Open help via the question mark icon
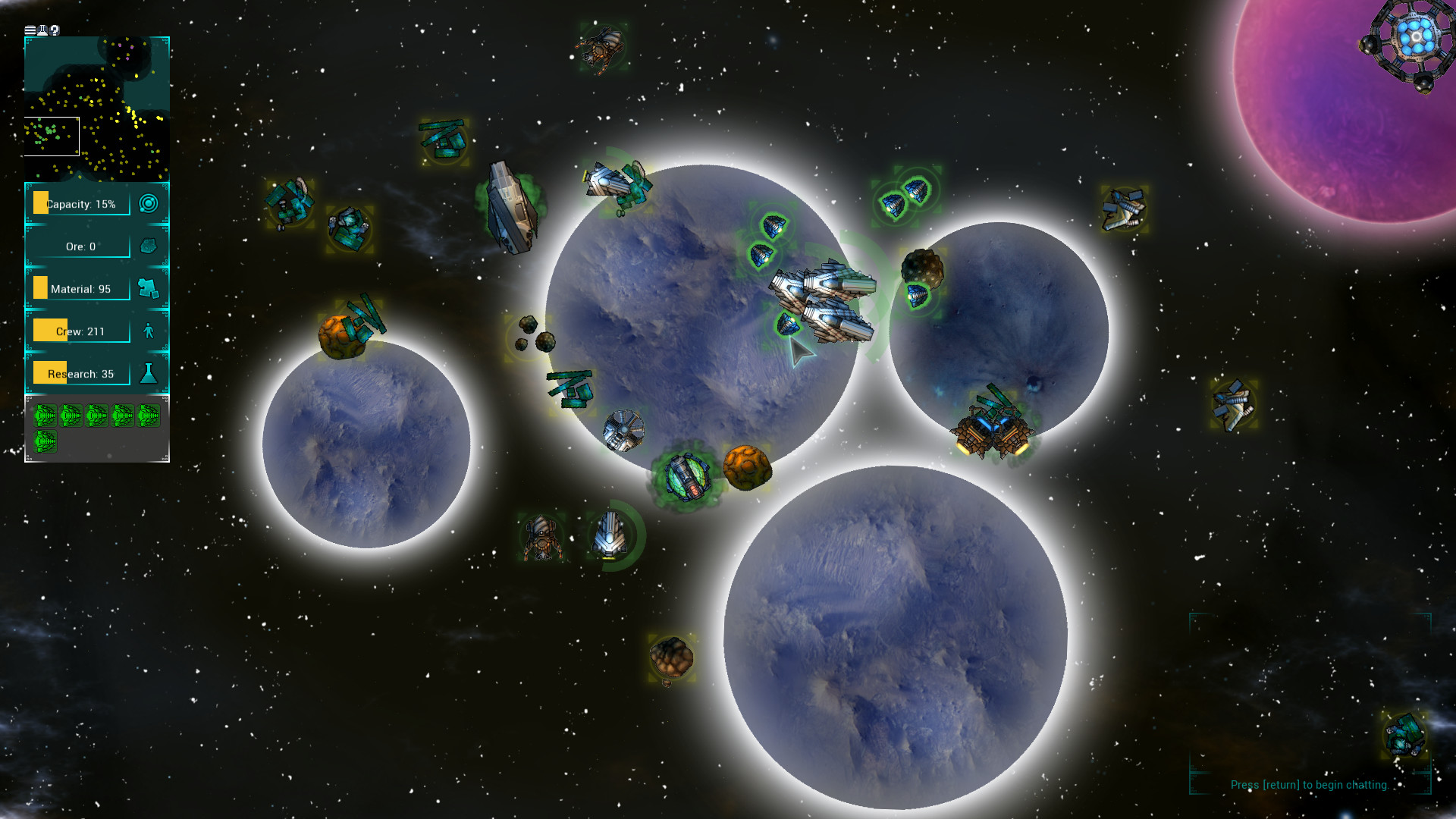1456x819 pixels. pyautogui.click(x=55, y=30)
